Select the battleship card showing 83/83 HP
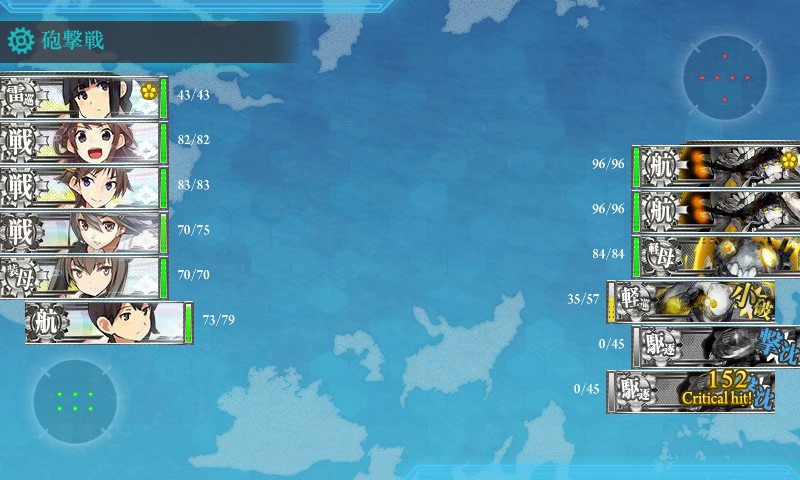Viewport: 800px width, 480px height. [x=82, y=187]
